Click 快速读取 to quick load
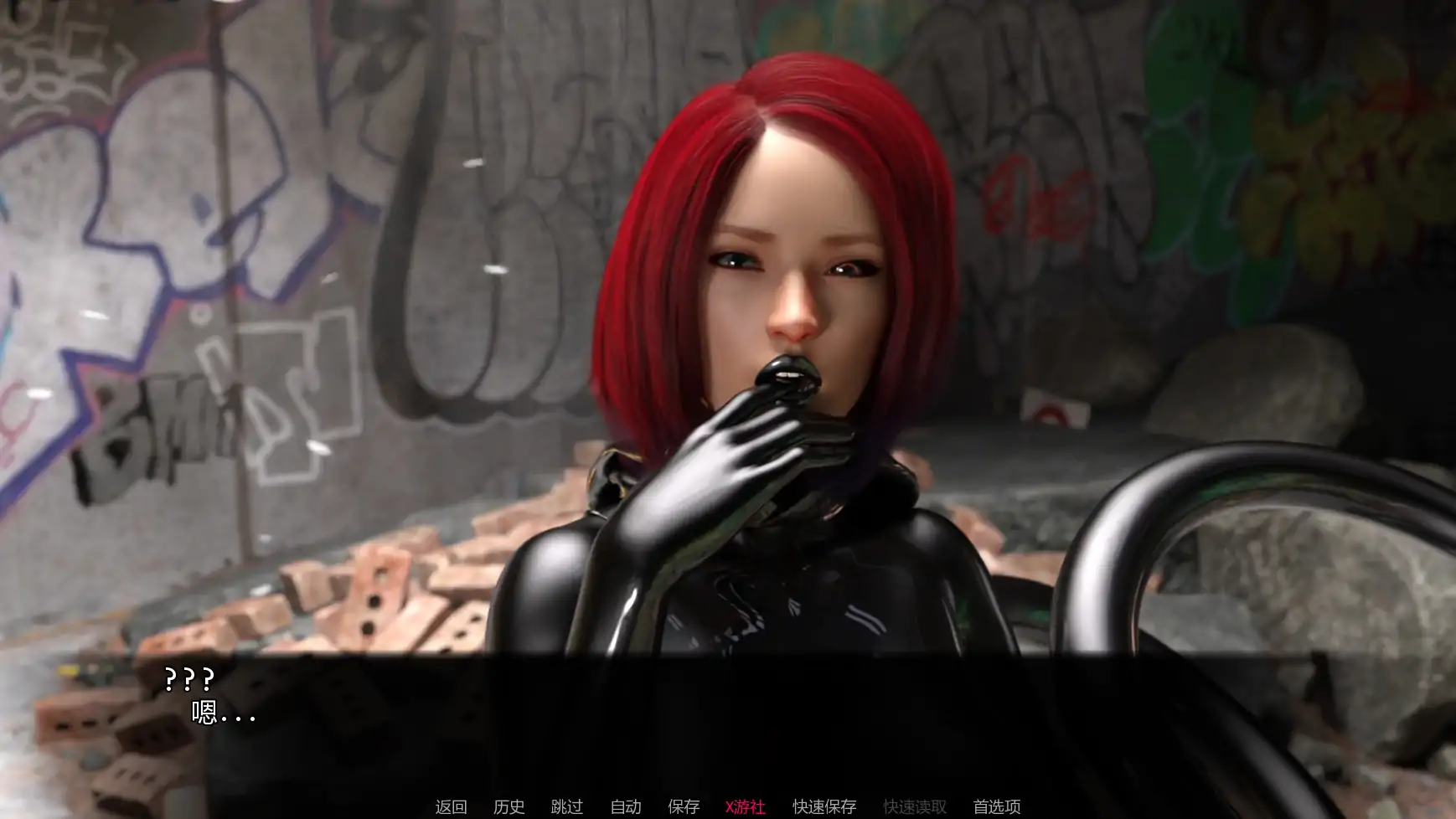The width and height of the screenshot is (1456, 819). click(x=913, y=806)
